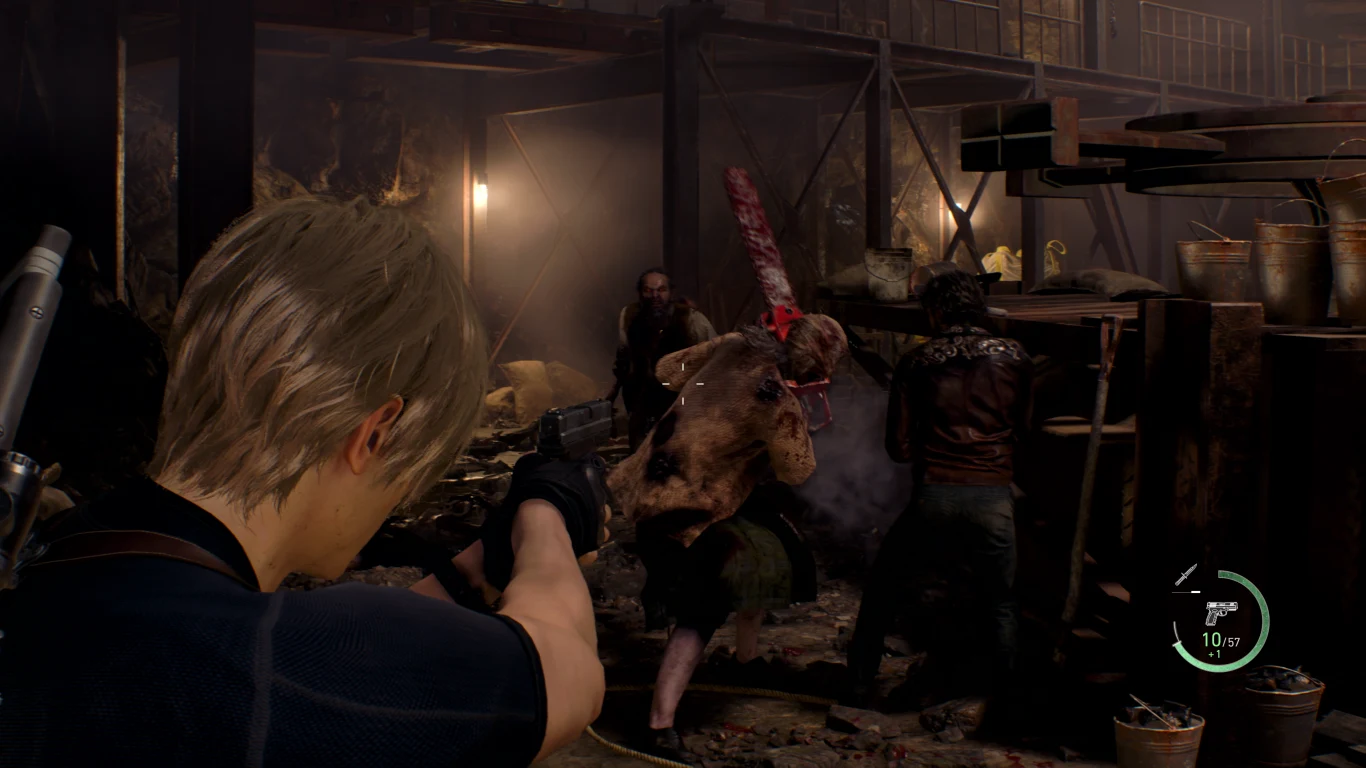Screen dimensions: 1366x768
Task: Select the pistol icon in the weapon HUD
Action: point(1222,612)
